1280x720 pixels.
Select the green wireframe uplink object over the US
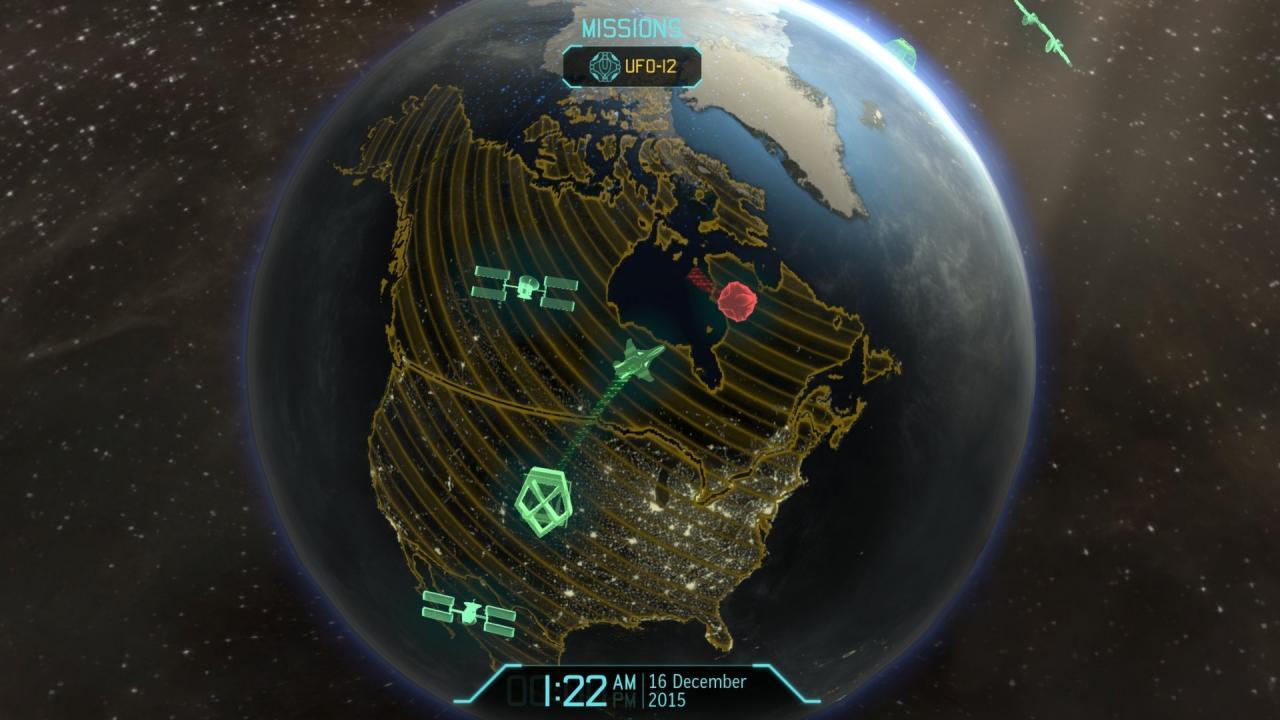pyautogui.click(x=543, y=501)
